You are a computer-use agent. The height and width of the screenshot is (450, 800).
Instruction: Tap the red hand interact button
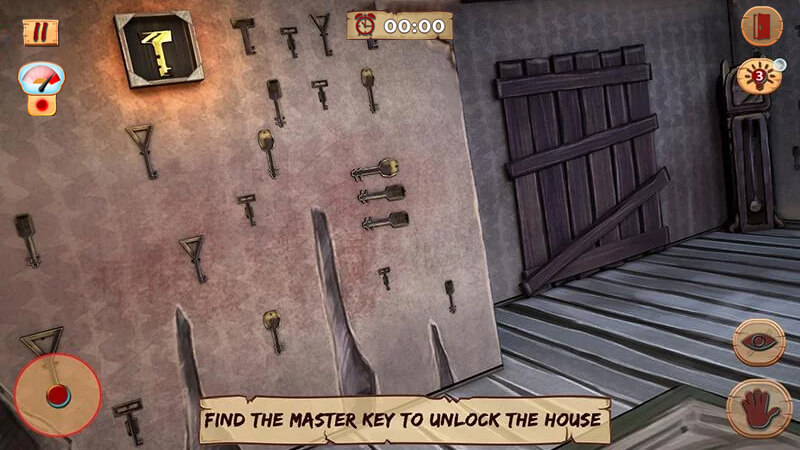[x=759, y=407]
